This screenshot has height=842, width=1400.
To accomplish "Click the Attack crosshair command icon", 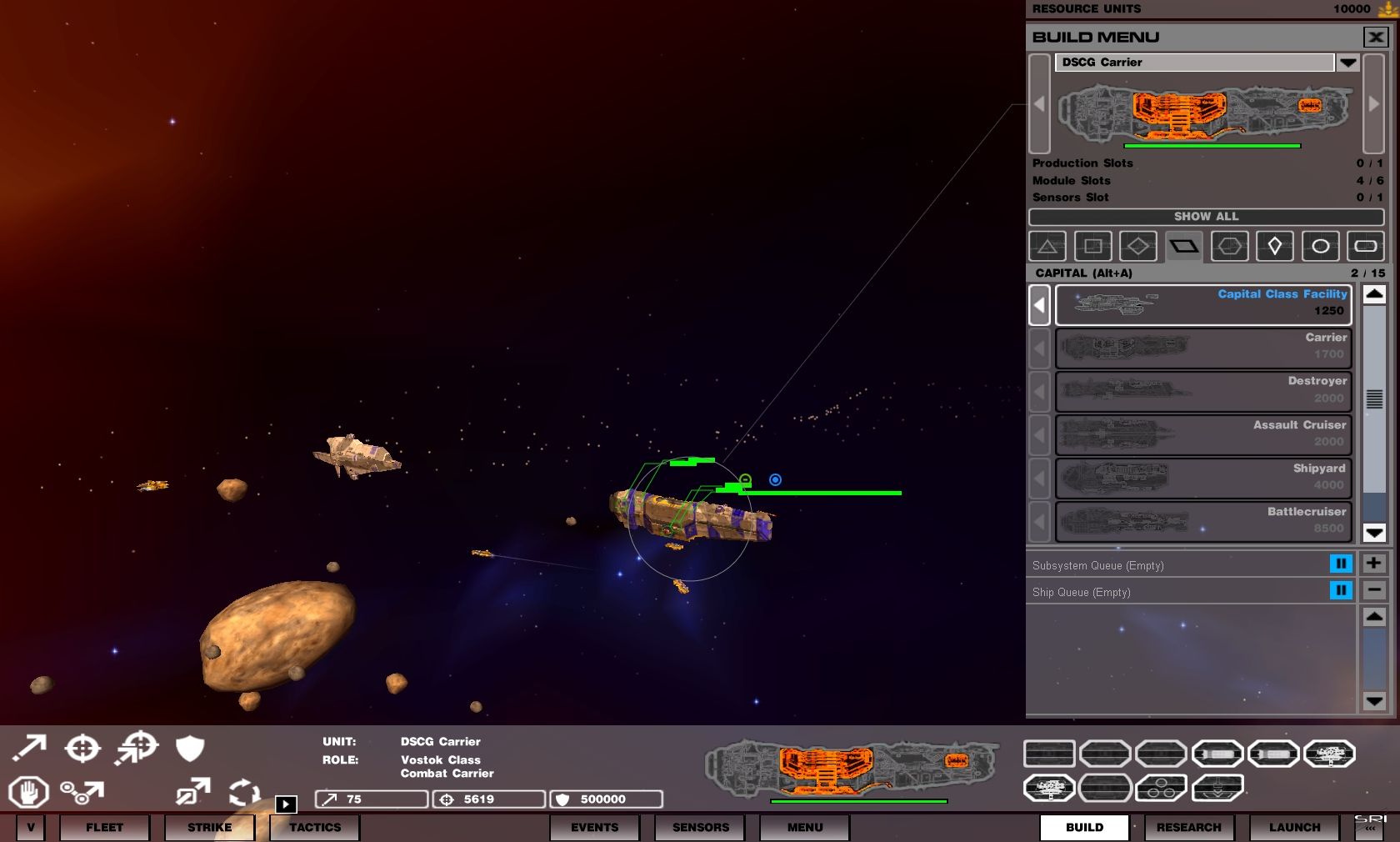I will [83, 747].
